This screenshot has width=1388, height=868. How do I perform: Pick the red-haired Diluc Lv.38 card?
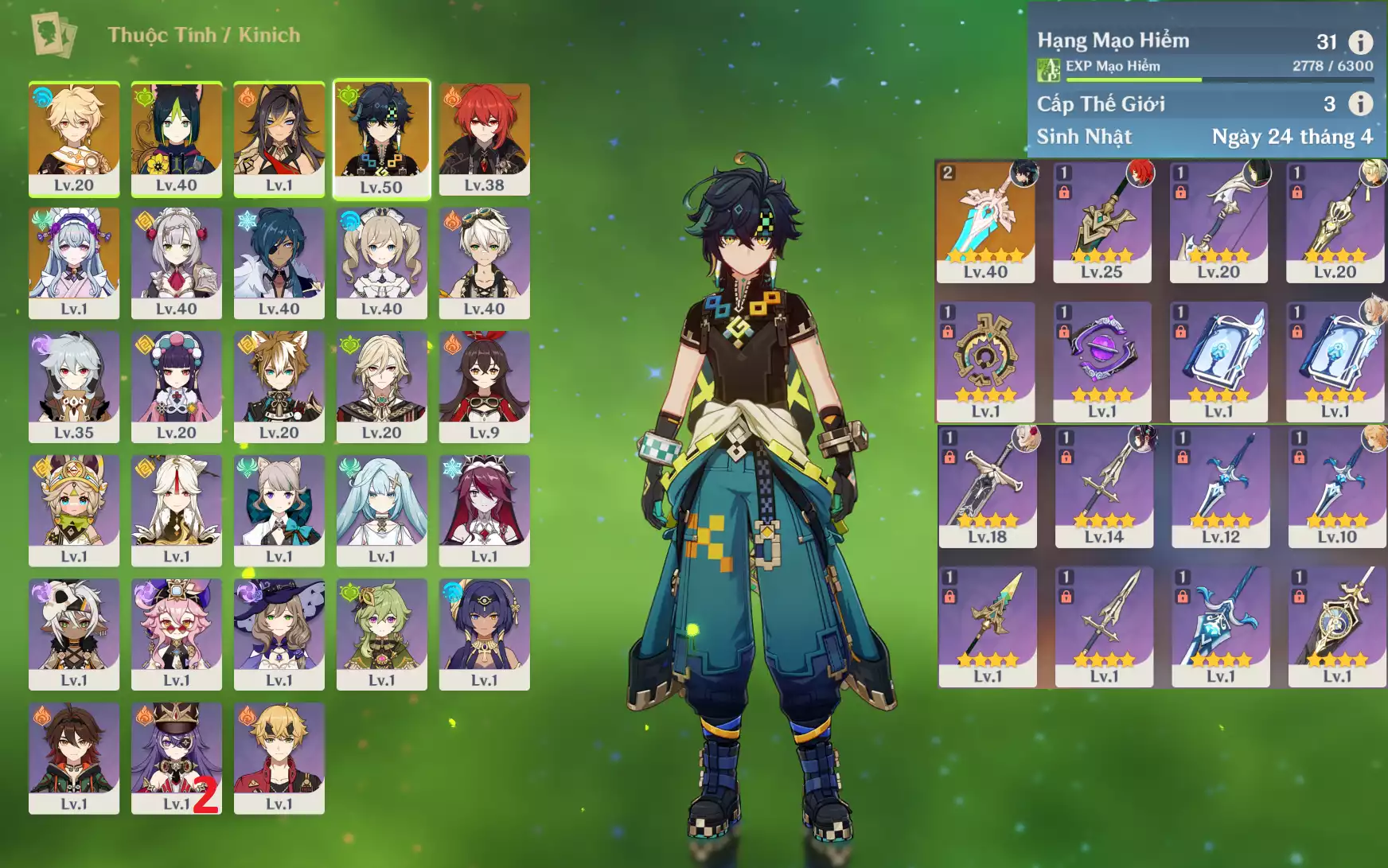click(484, 138)
